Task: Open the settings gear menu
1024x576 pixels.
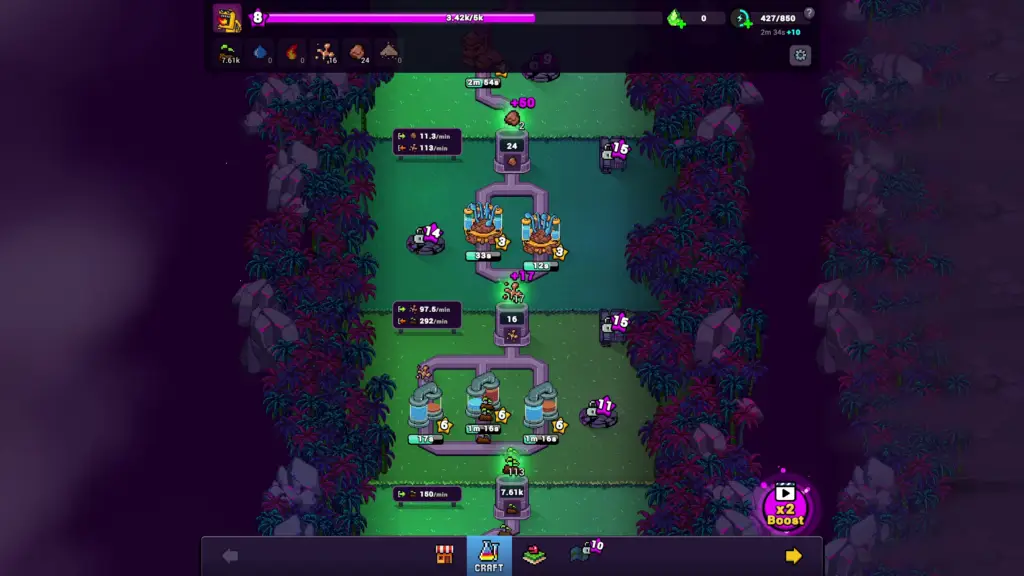Action: (799, 55)
